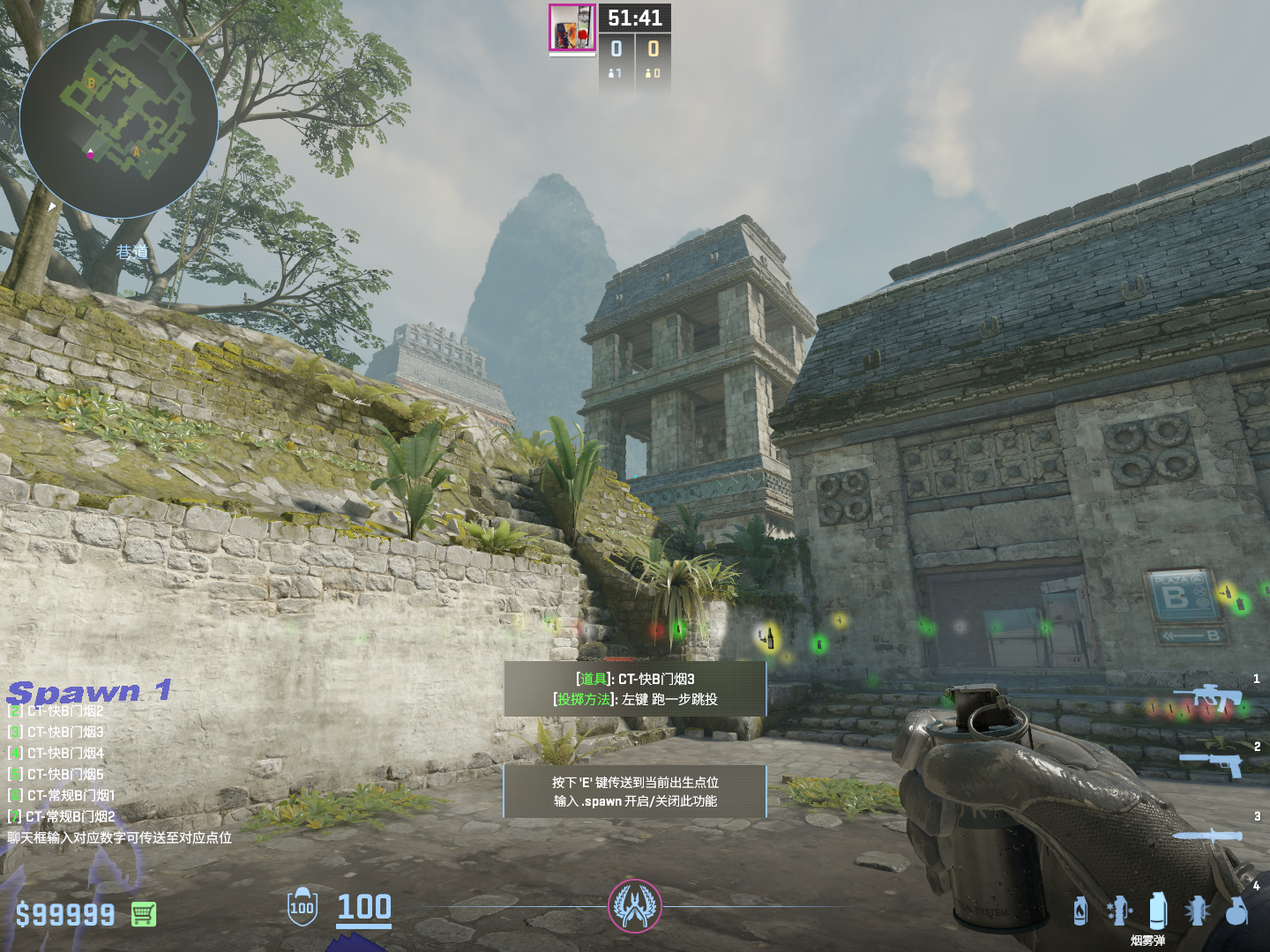Click the player avatar at top center
Viewport: 1270px width, 952px height.
(572, 27)
